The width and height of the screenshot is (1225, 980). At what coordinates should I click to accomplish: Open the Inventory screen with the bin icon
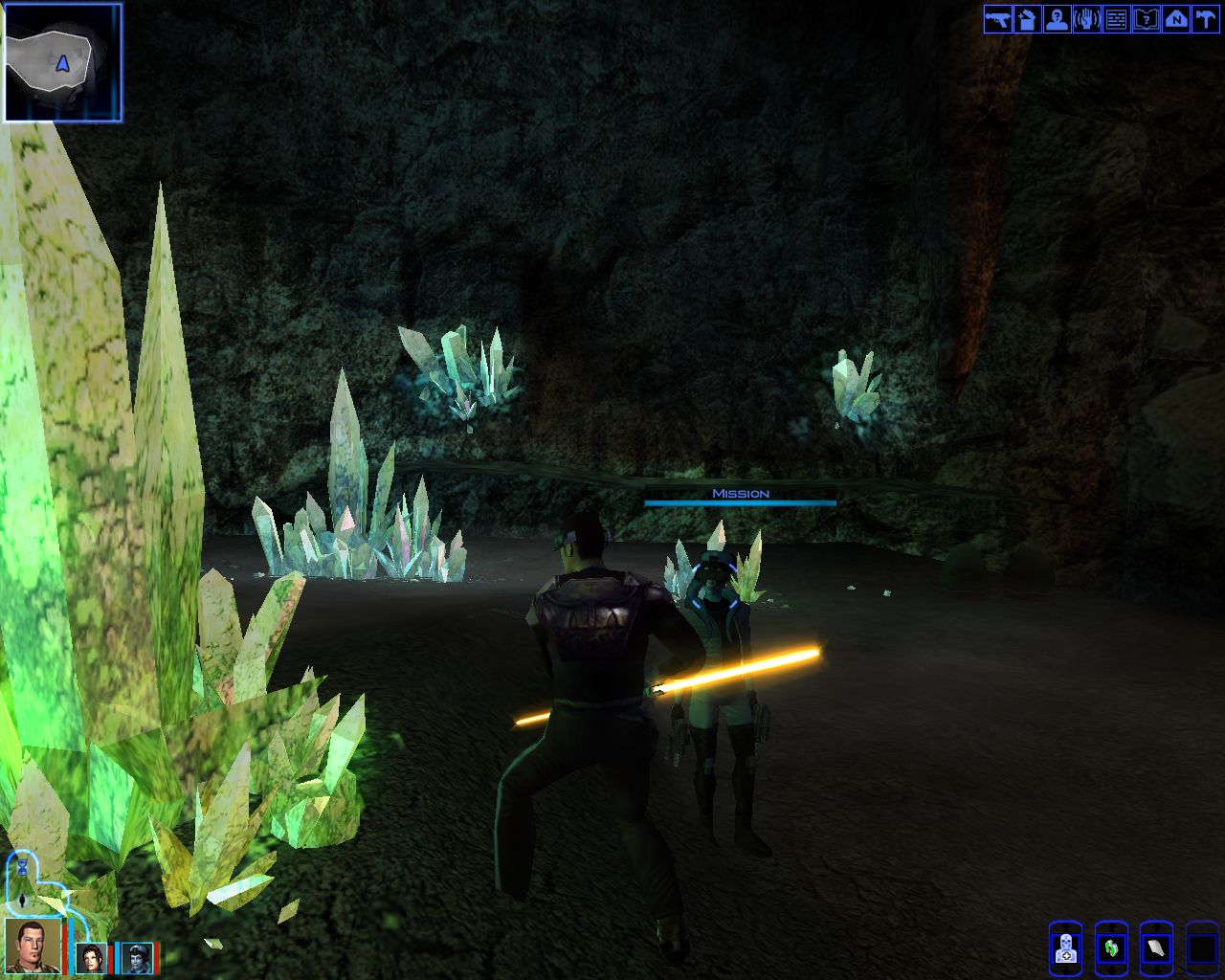click(1027, 19)
